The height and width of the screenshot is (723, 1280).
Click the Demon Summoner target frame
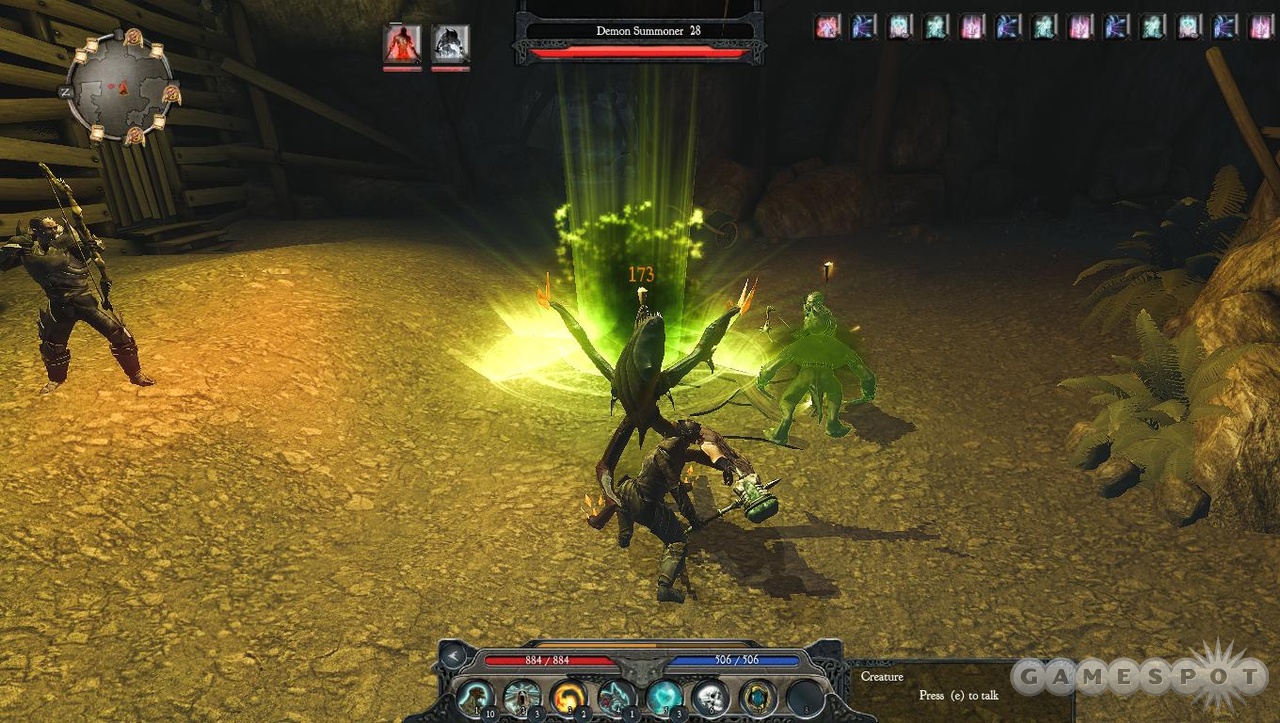640,32
